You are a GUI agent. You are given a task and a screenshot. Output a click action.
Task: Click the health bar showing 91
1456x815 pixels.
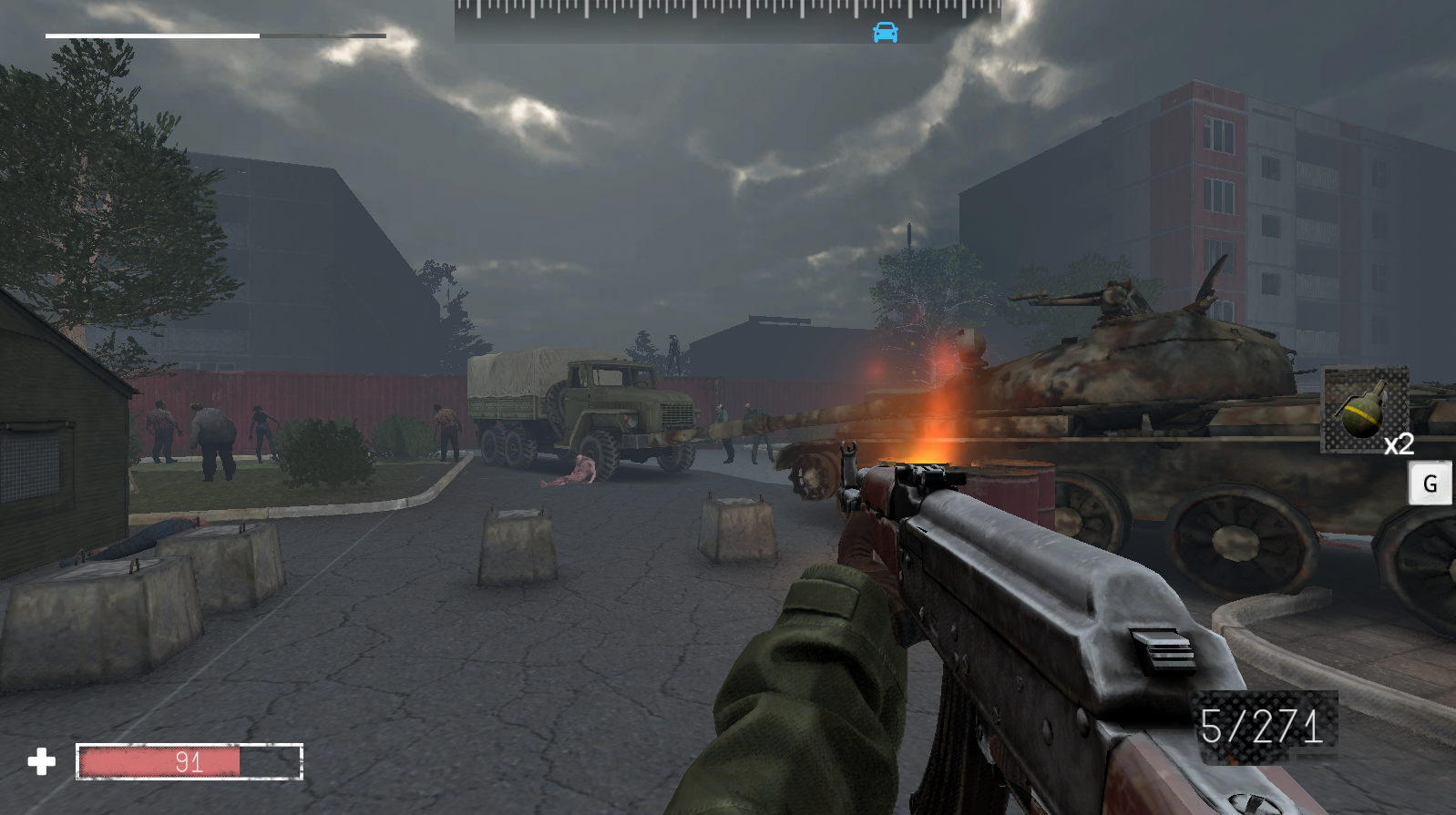pos(187,762)
